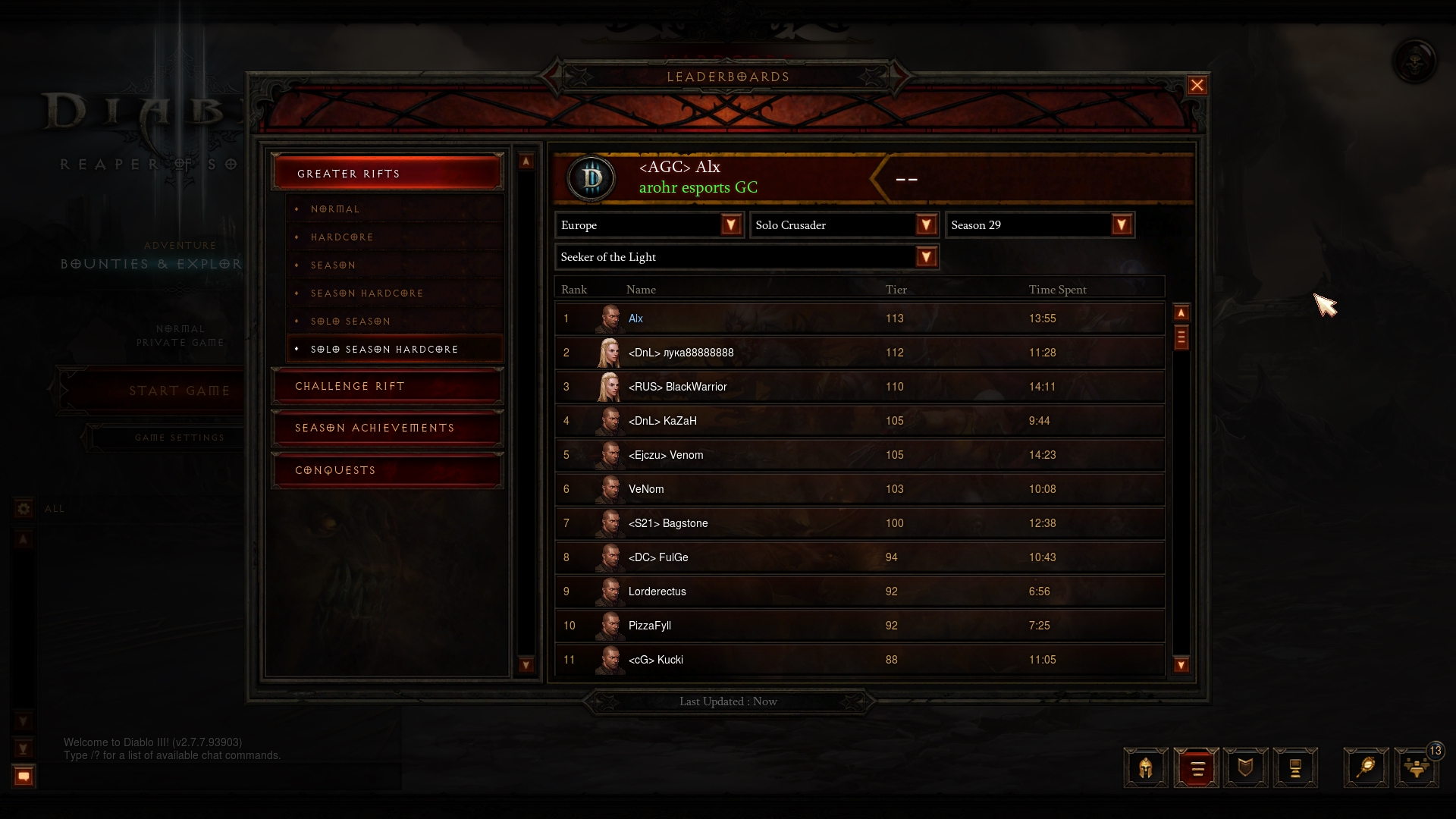
Task: Open the friends list icon showing 13
Action: coord(1416,768)
